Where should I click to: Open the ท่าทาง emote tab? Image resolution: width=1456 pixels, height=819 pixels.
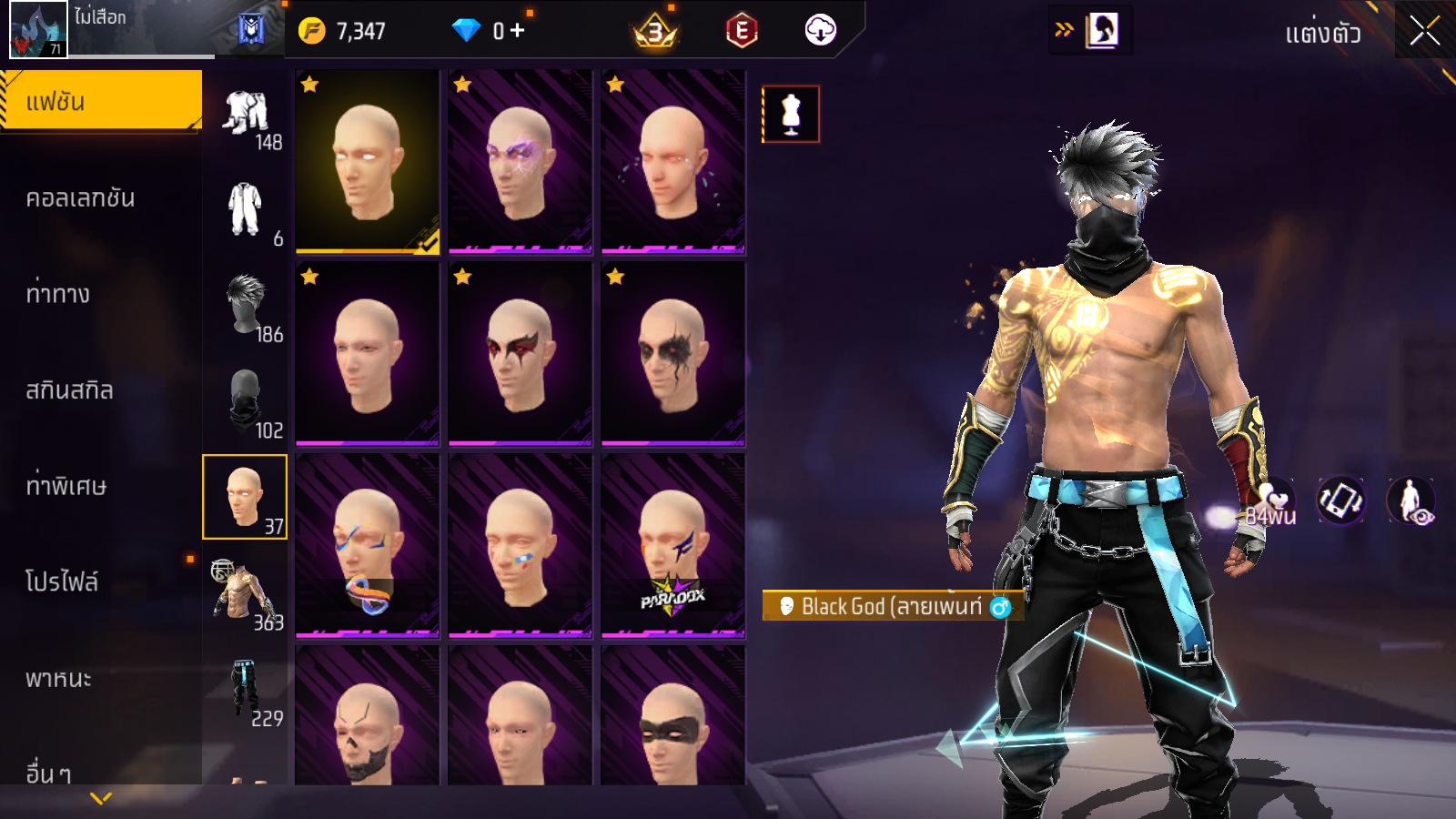[x=58, y=294]
